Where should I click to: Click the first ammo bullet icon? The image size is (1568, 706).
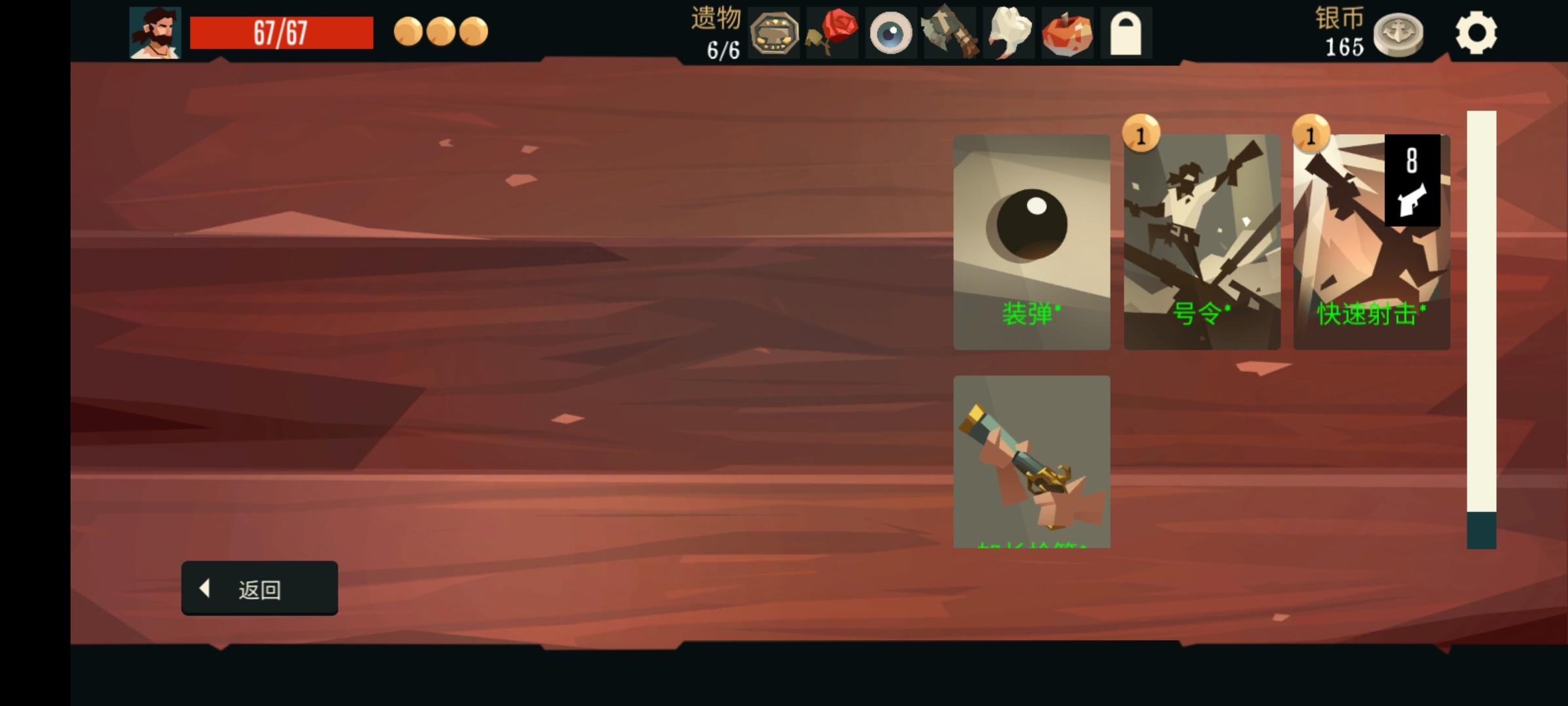tap(409, 29)
